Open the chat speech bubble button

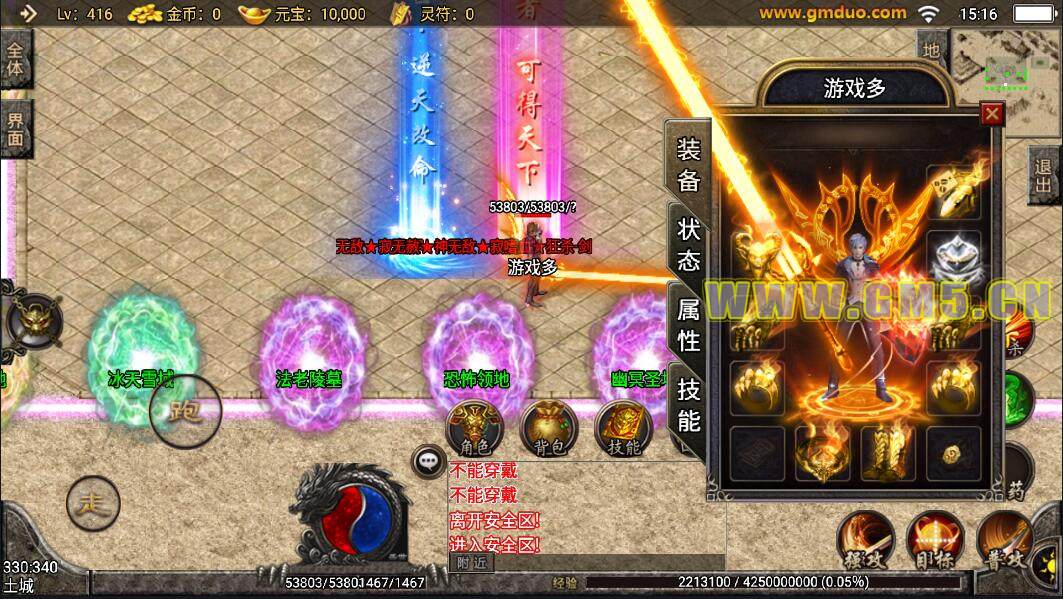point(428,461)
